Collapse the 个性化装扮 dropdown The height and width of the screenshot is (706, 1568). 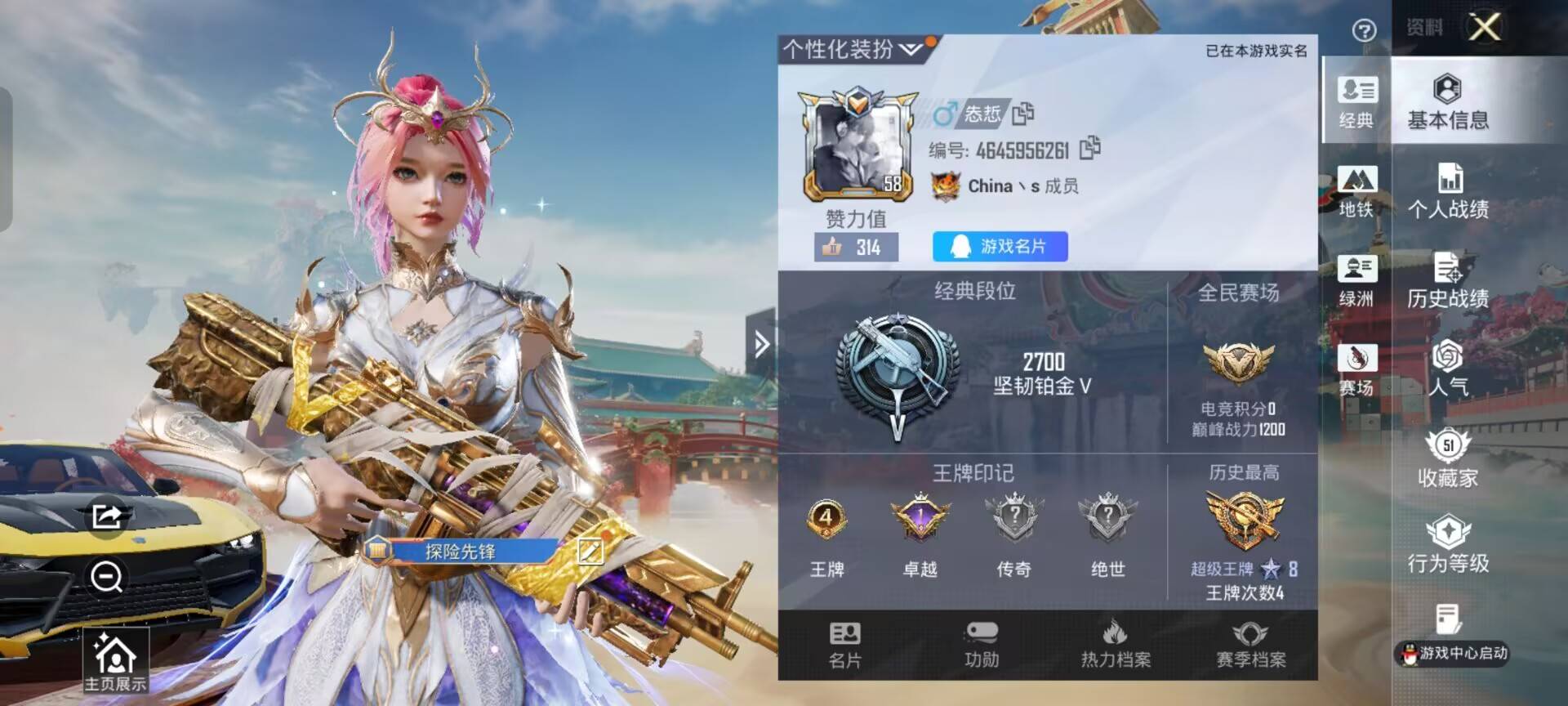[909, 50]
